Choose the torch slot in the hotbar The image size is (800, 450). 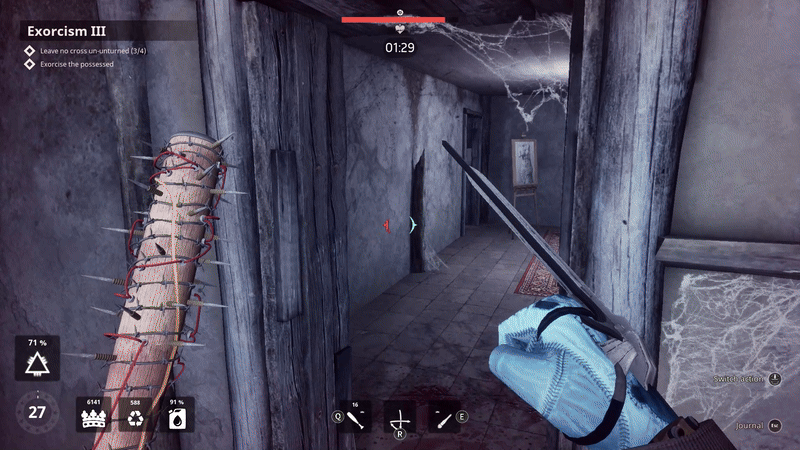tap(444, 416)
